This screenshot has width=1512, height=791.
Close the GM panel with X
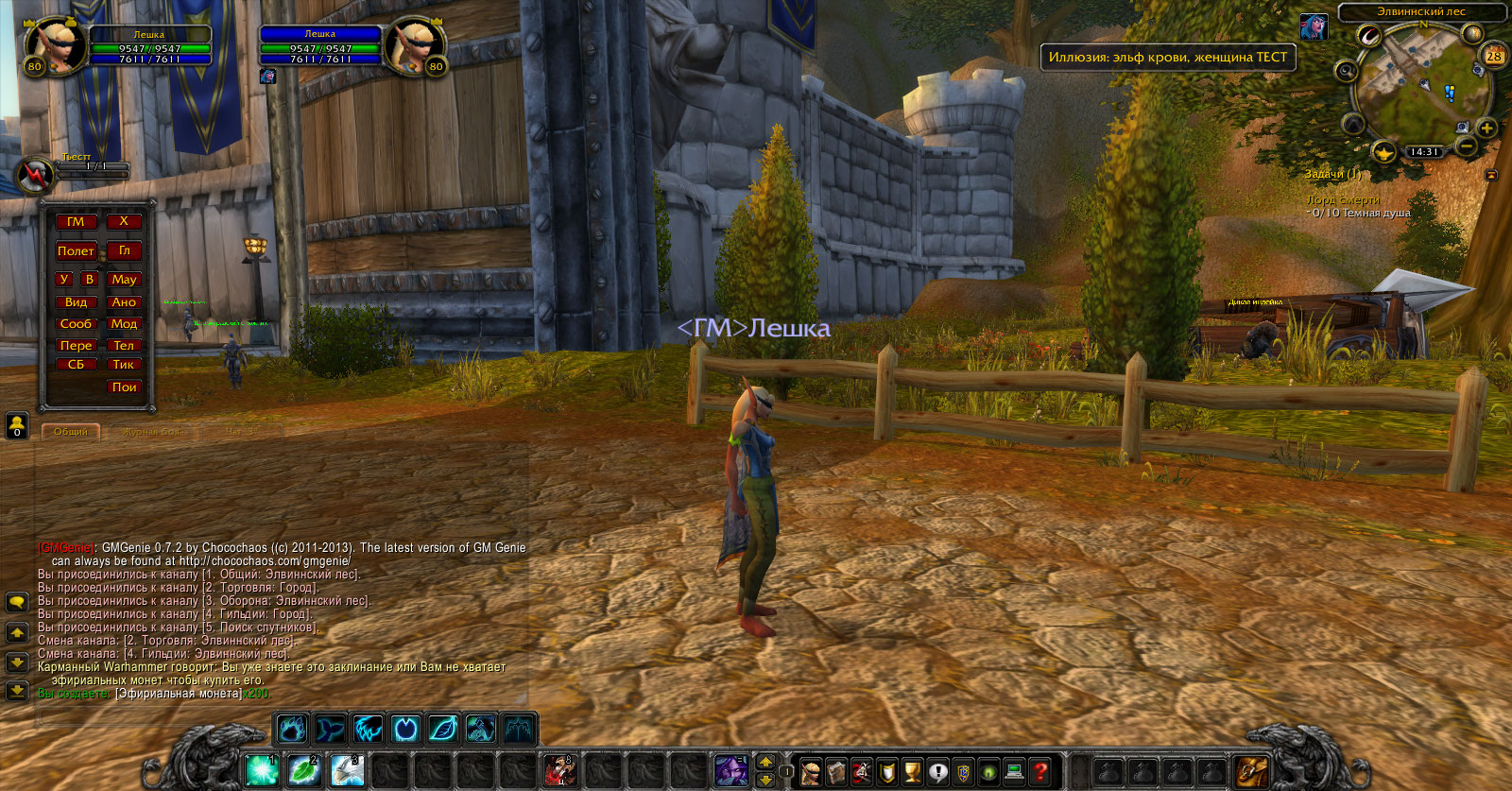tap(124, 221)
